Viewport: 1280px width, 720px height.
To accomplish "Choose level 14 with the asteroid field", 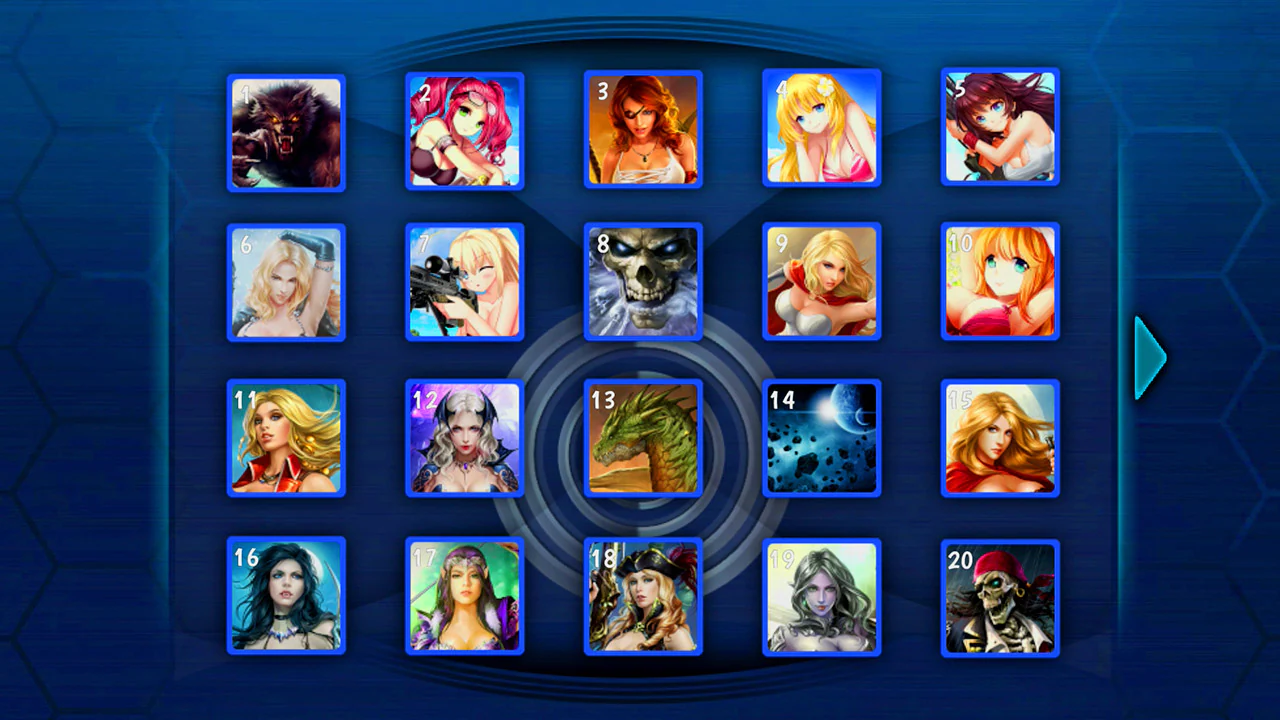I will (x=821, y=439).
